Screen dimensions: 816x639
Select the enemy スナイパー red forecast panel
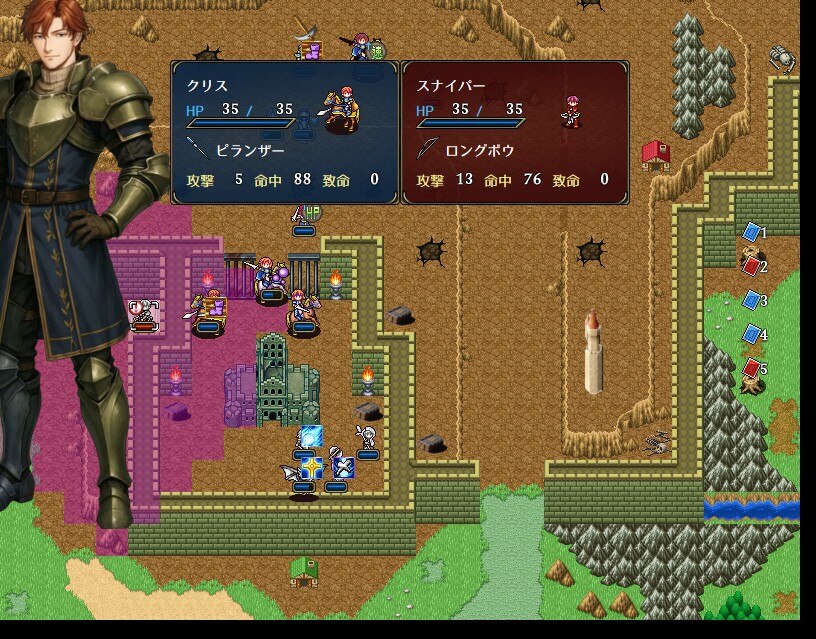point(515,132)
